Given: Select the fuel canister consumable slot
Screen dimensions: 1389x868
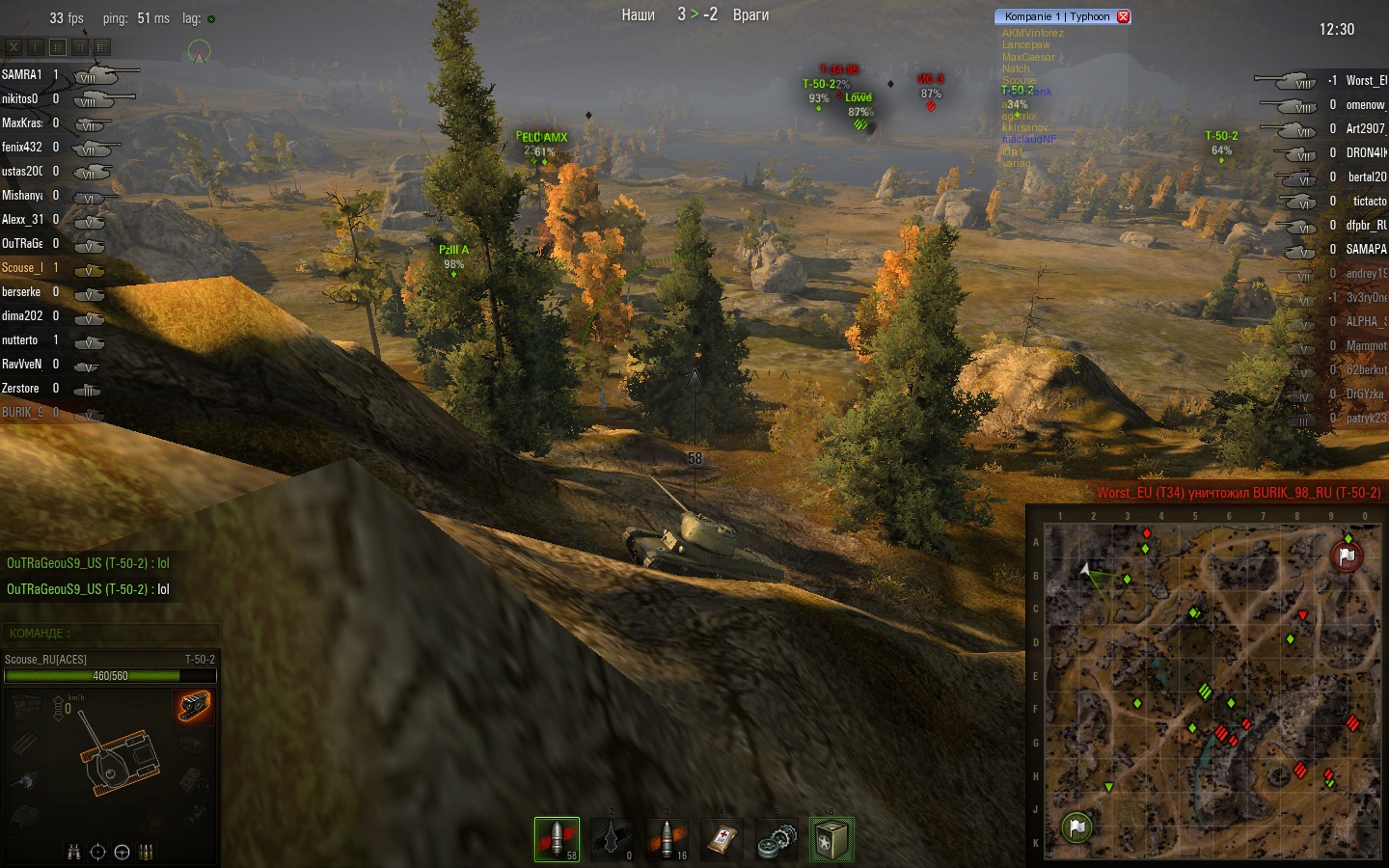Looking at the screenshot, I should tap(831, 838).
